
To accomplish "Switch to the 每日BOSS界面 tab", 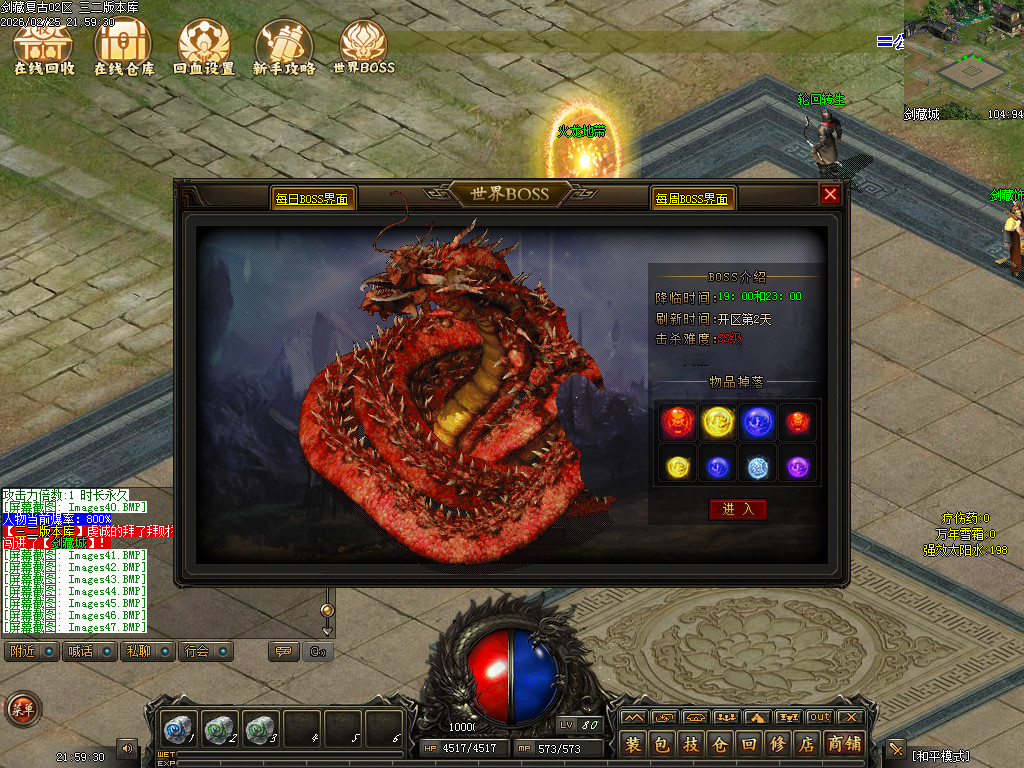I will tap(312, 199).
